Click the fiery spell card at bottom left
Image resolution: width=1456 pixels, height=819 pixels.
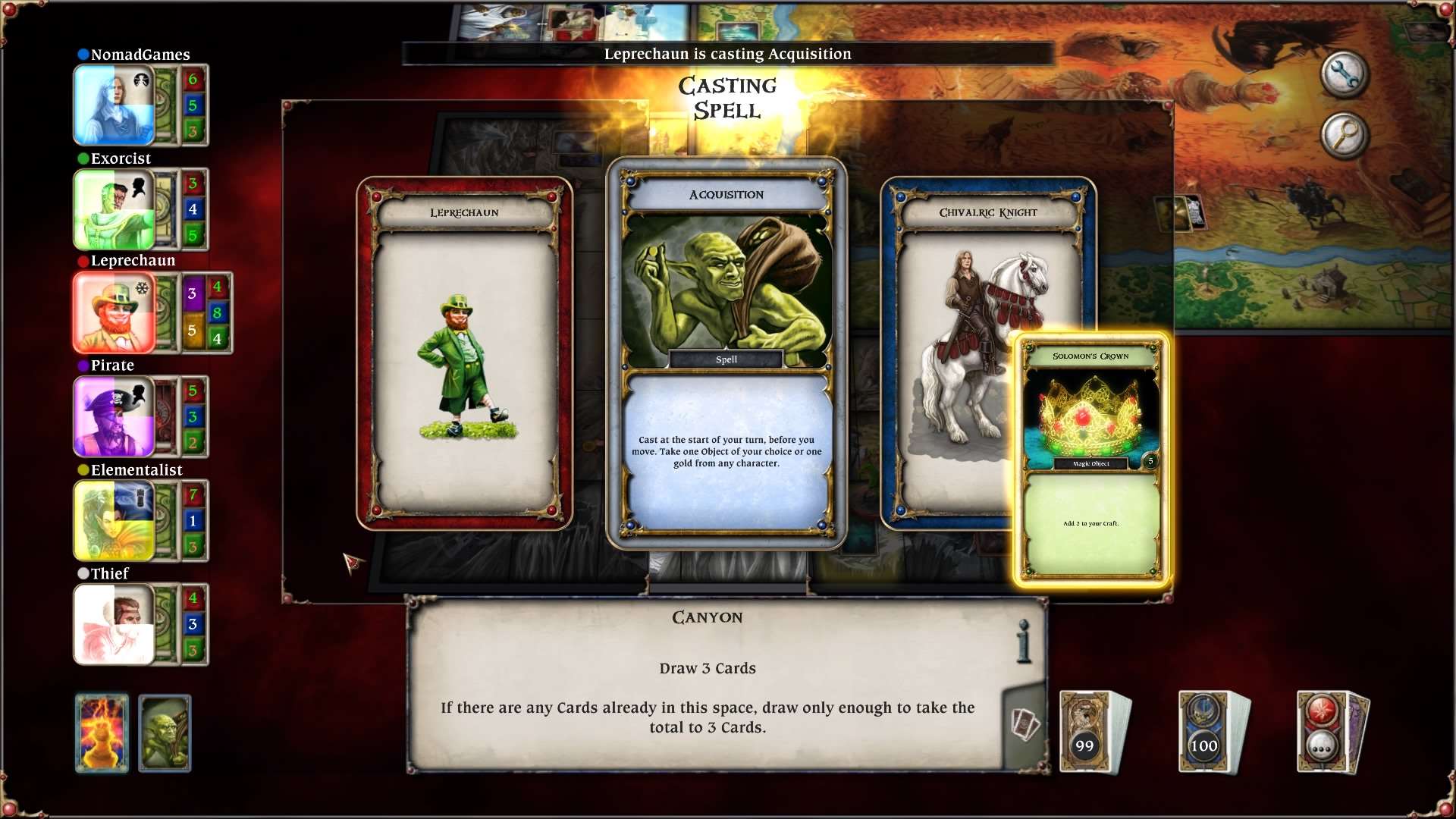(x=102, y=733)
